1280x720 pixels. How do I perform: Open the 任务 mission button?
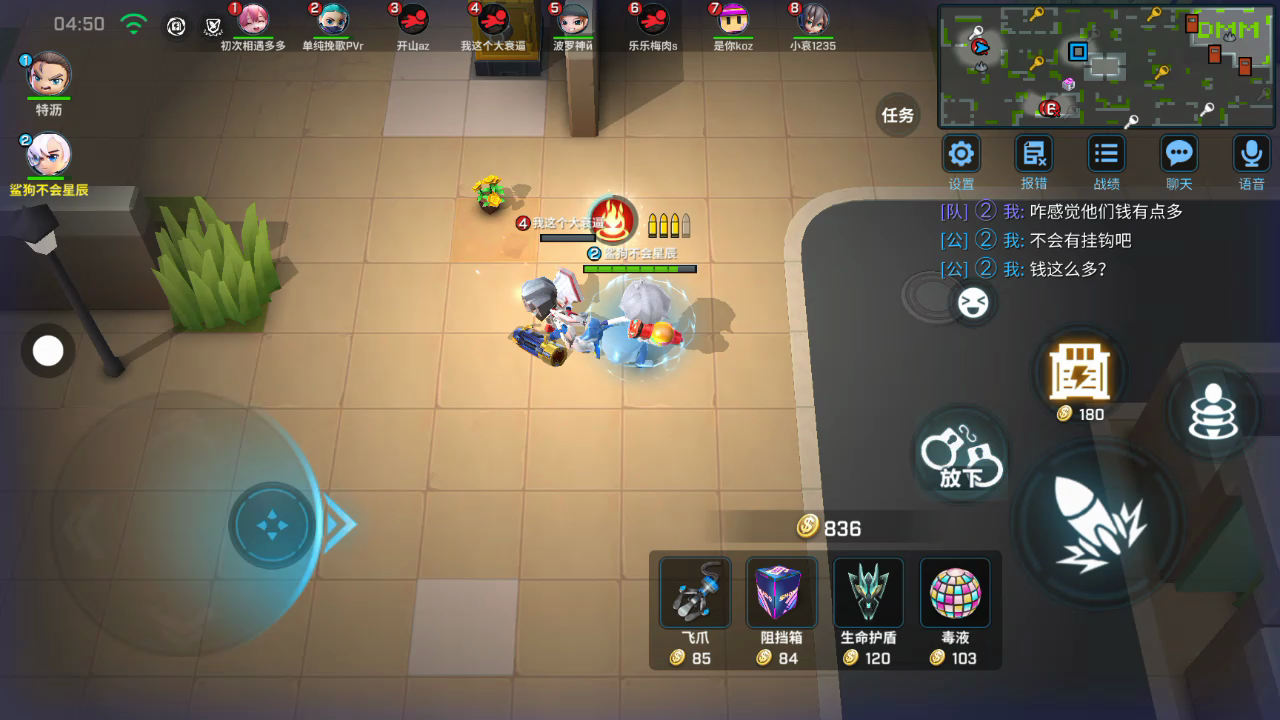coord(898,115)
